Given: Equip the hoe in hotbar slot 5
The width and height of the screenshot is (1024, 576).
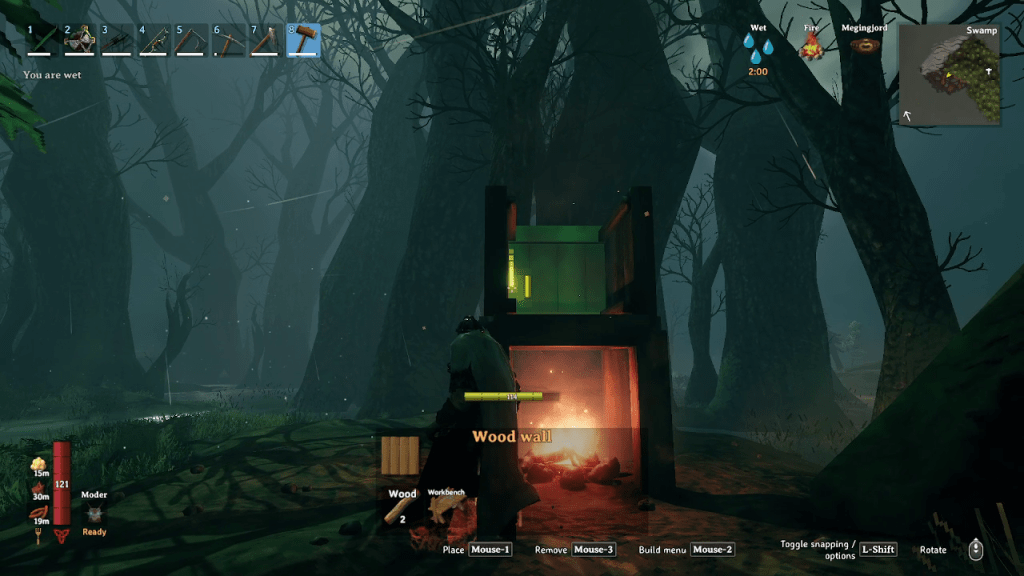Looking at the screenshot, I should 192,40.
